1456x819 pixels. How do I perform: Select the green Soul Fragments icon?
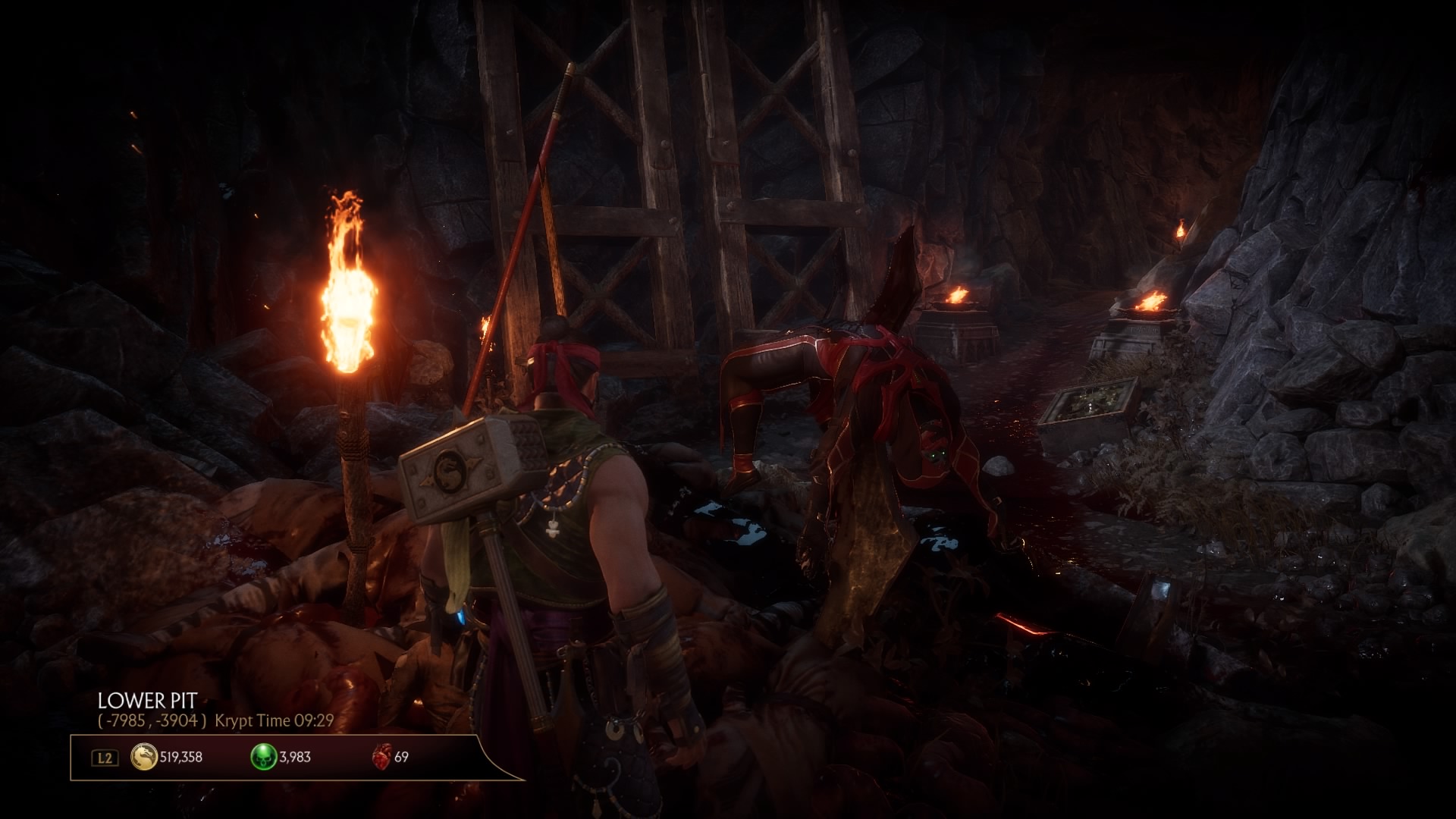(x=264, y=757)
